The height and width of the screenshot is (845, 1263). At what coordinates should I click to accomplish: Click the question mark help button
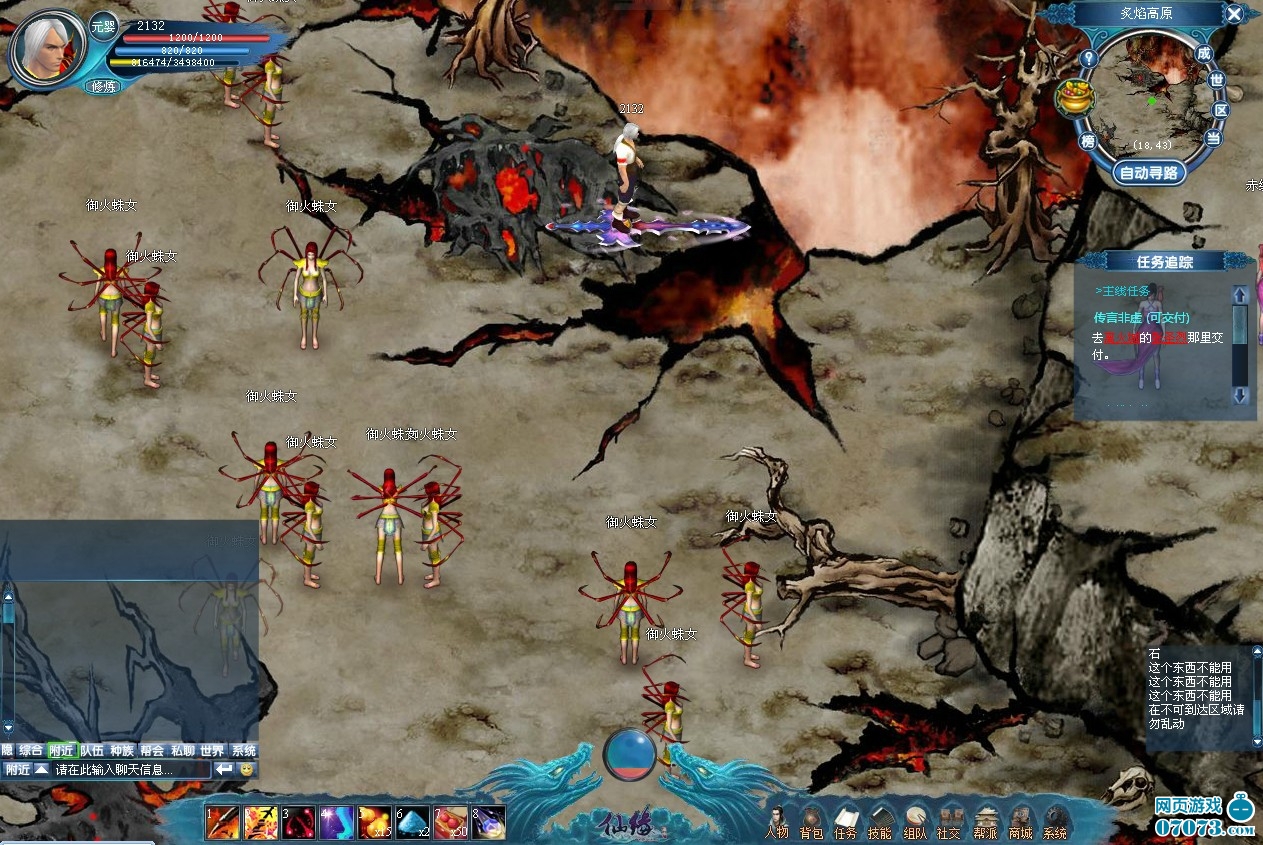point(1089,58)
